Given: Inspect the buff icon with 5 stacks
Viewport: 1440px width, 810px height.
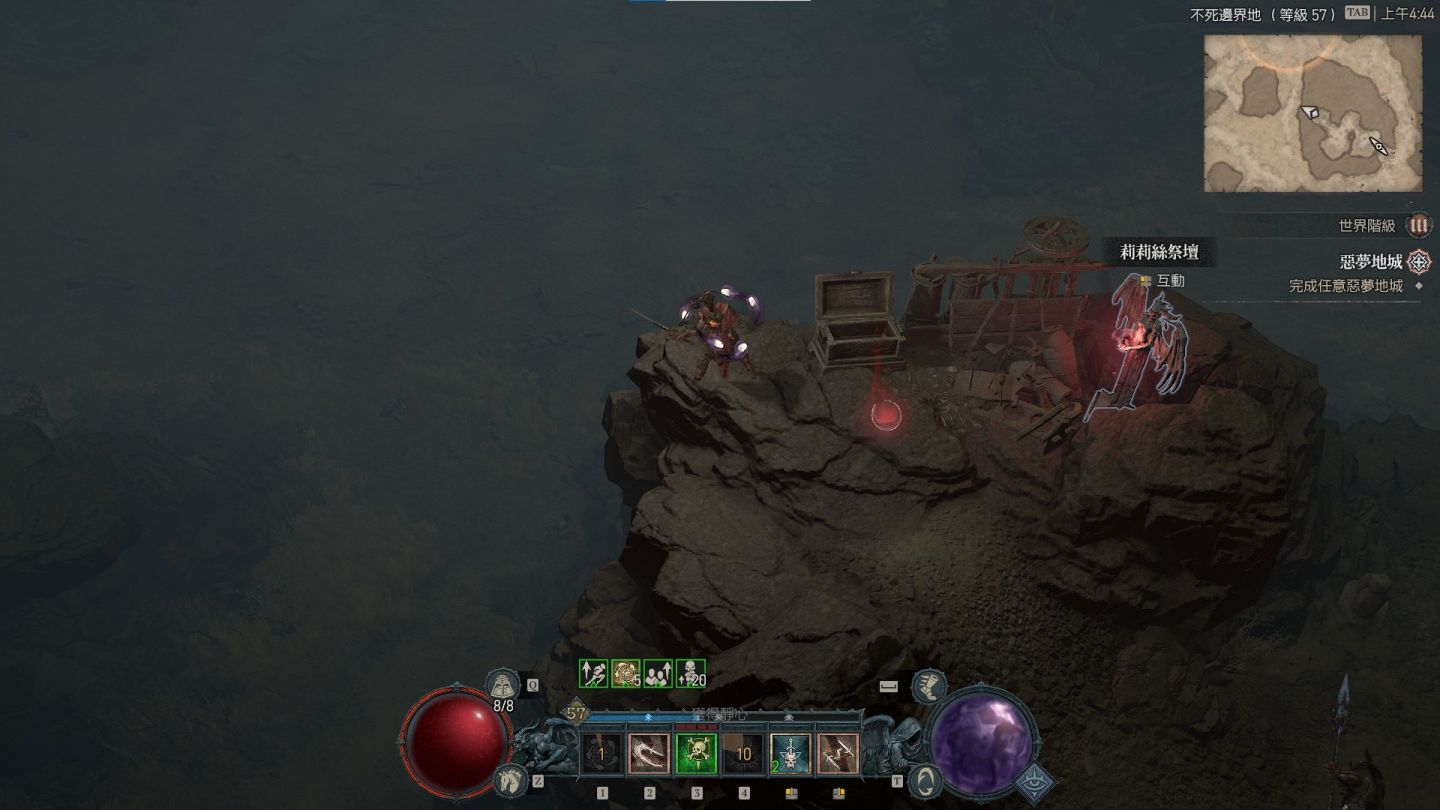Looking at the screenshot, I should coord(626,674).
